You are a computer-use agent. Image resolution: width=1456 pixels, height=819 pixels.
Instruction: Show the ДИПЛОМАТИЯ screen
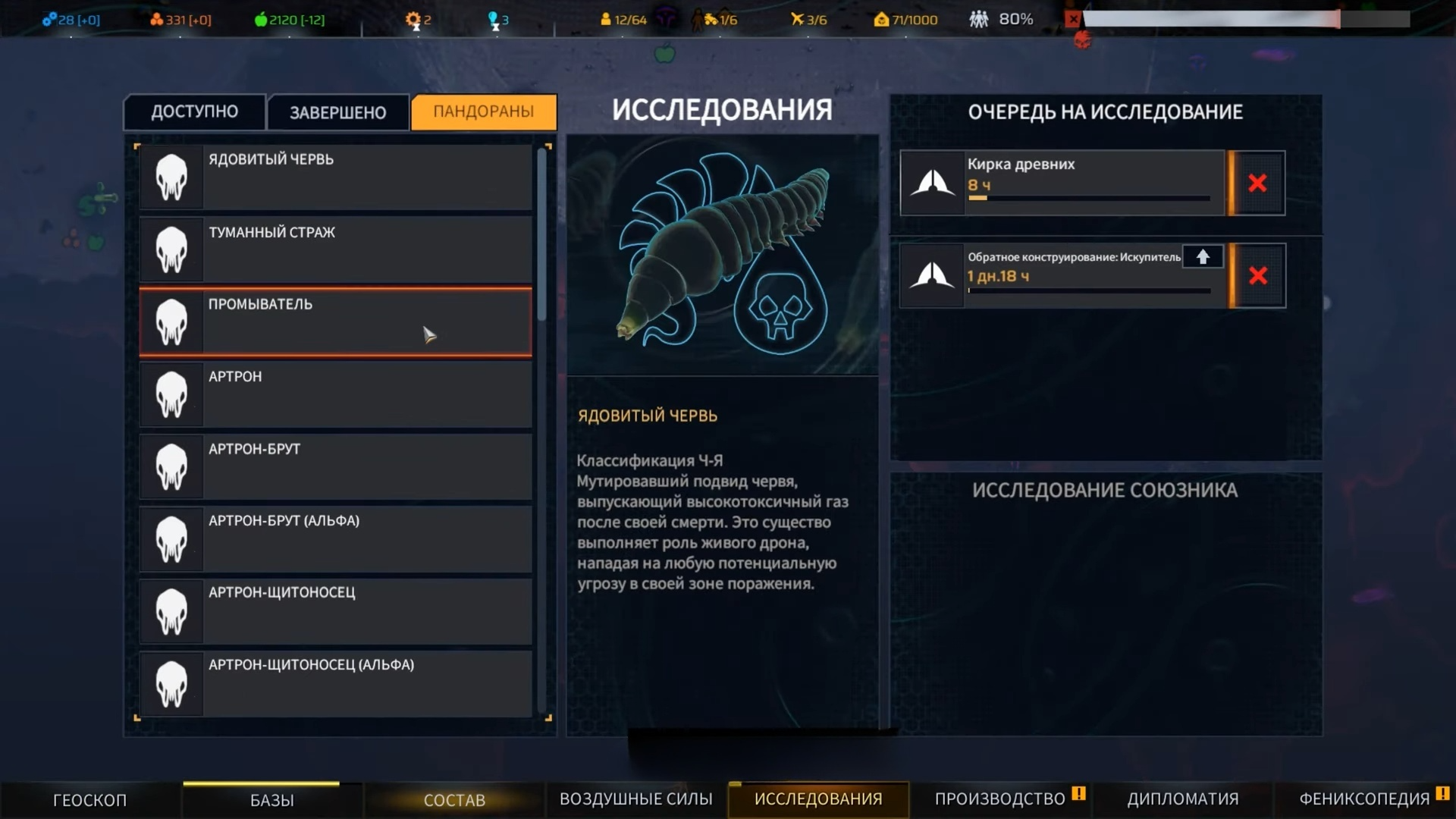pos(1182,799)
